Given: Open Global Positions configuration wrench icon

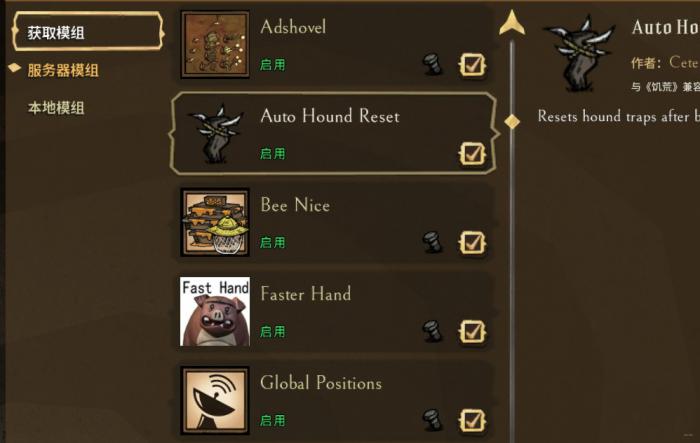Looking at the screenshot, I should pyautogui.click(x=432, y=420).
